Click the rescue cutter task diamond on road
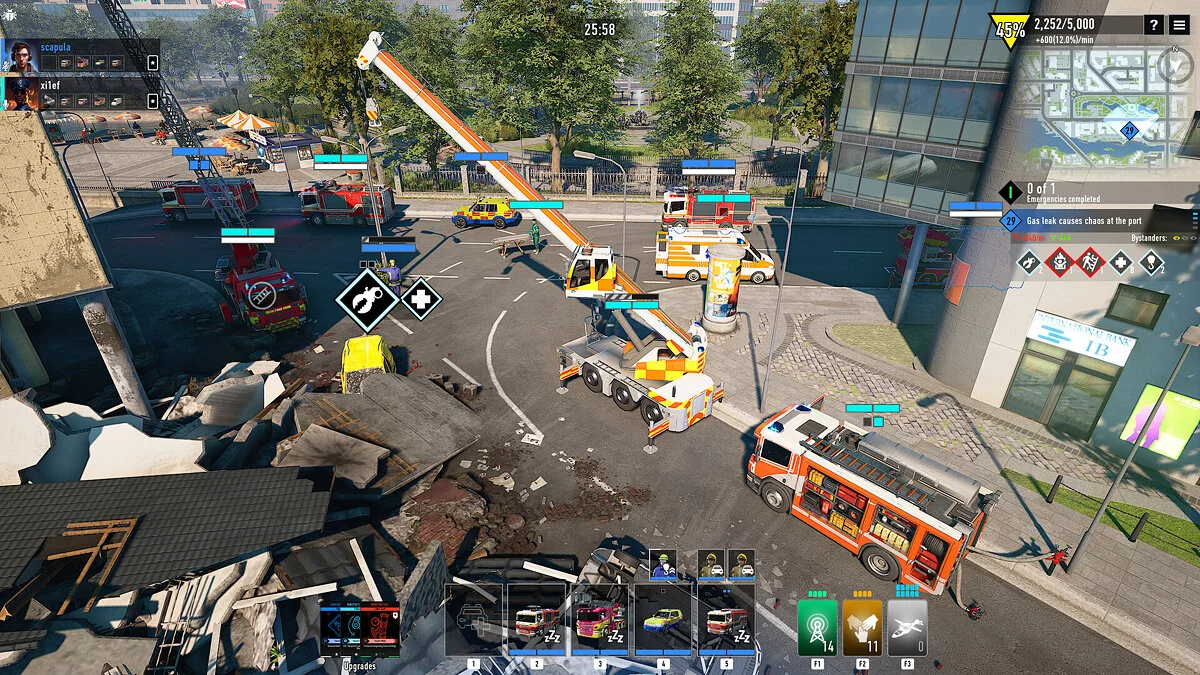Image resolution: width=1200 pixels, height=675 pixels. [368, 298]
